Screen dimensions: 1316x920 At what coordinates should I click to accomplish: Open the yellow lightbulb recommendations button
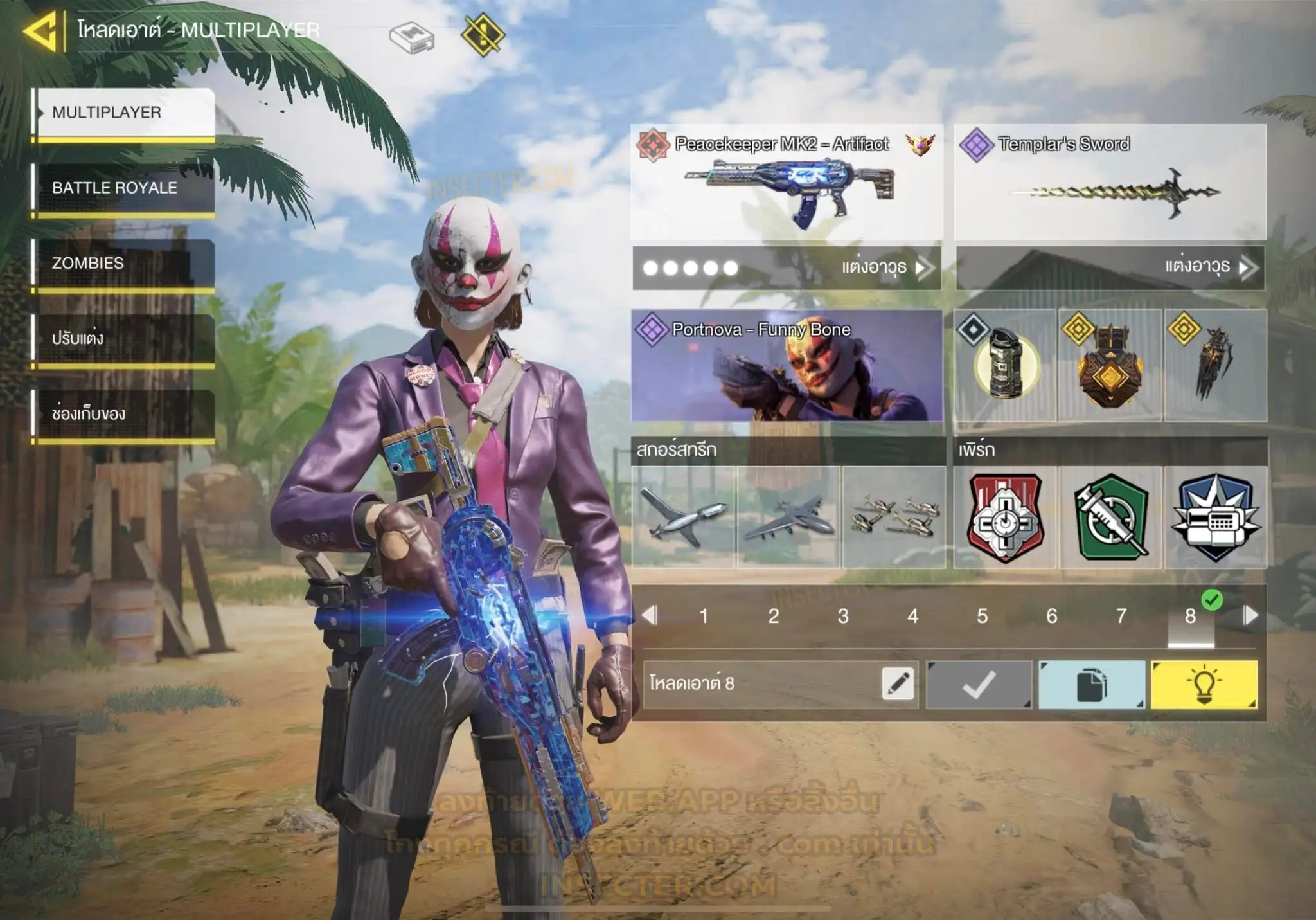pos(1204,685)
